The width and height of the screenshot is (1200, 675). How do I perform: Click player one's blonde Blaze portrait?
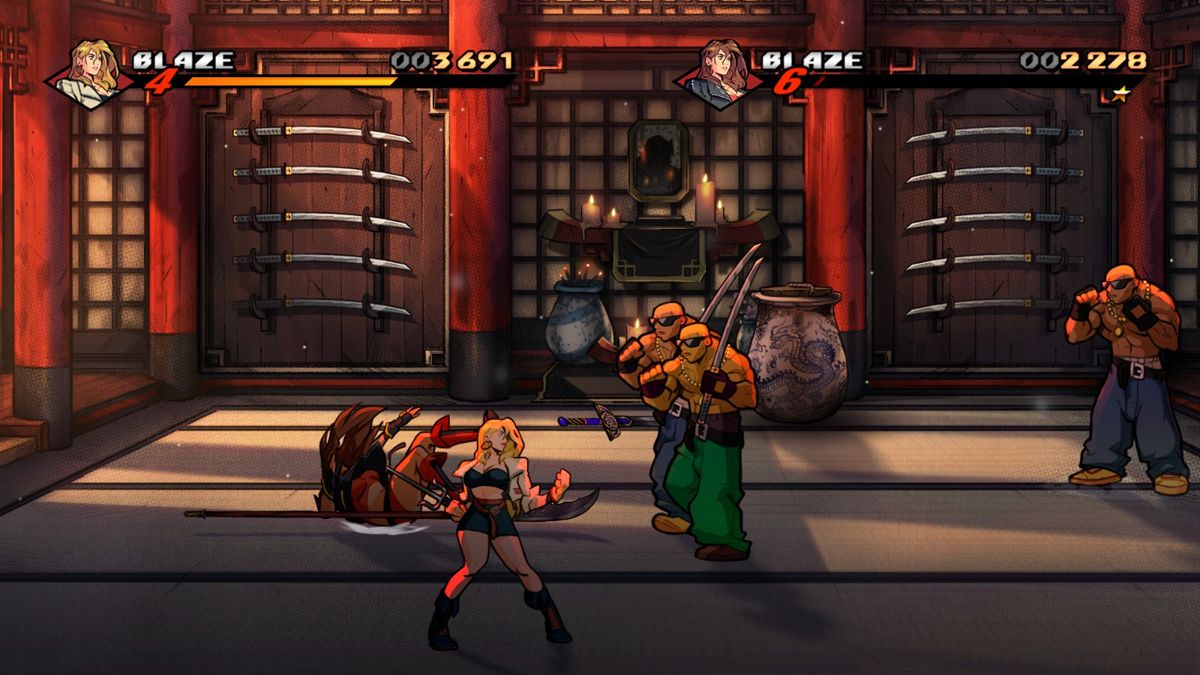tap(90, 72)
